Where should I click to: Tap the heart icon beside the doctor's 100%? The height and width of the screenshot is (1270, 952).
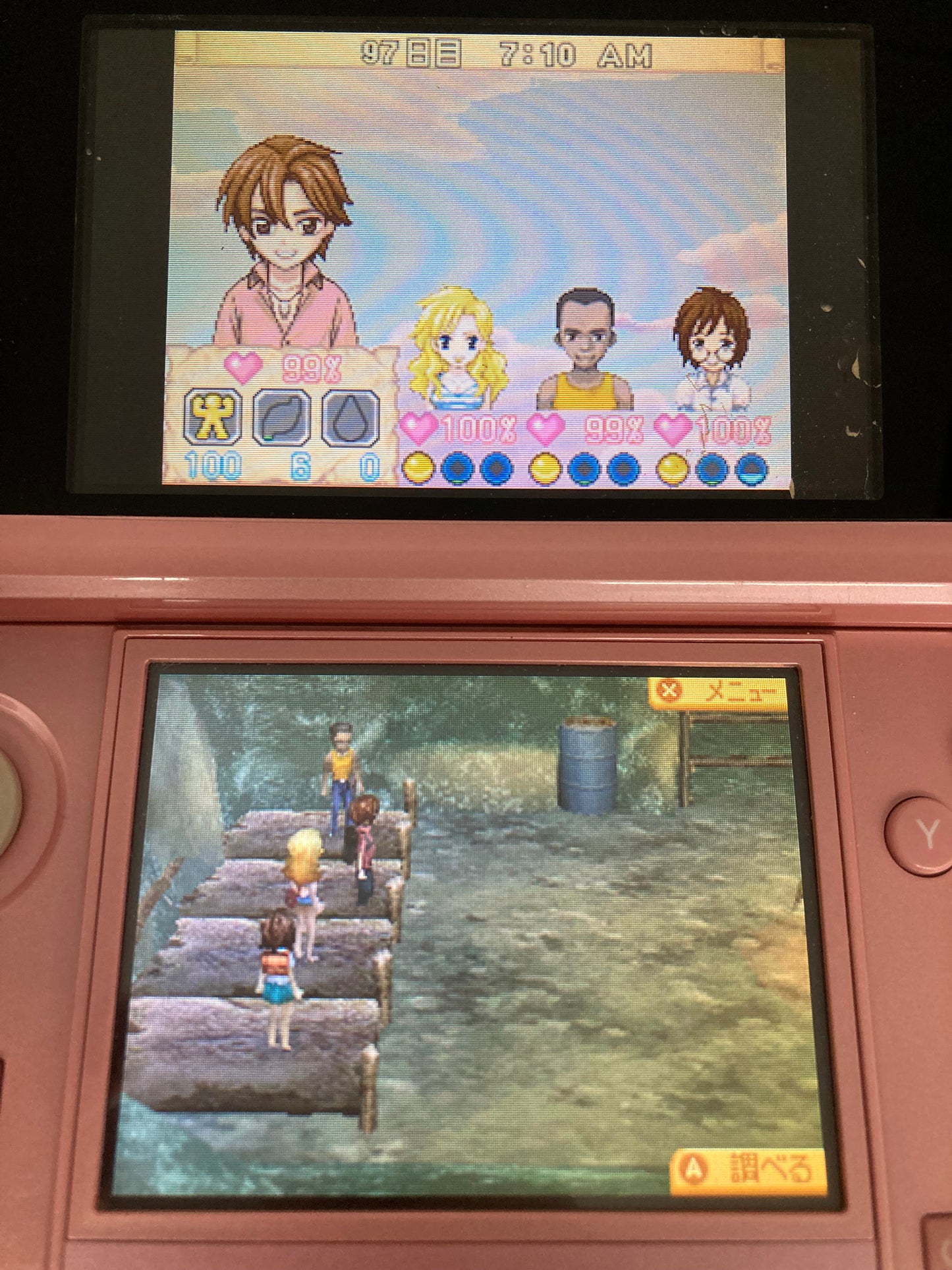point(671,429)
